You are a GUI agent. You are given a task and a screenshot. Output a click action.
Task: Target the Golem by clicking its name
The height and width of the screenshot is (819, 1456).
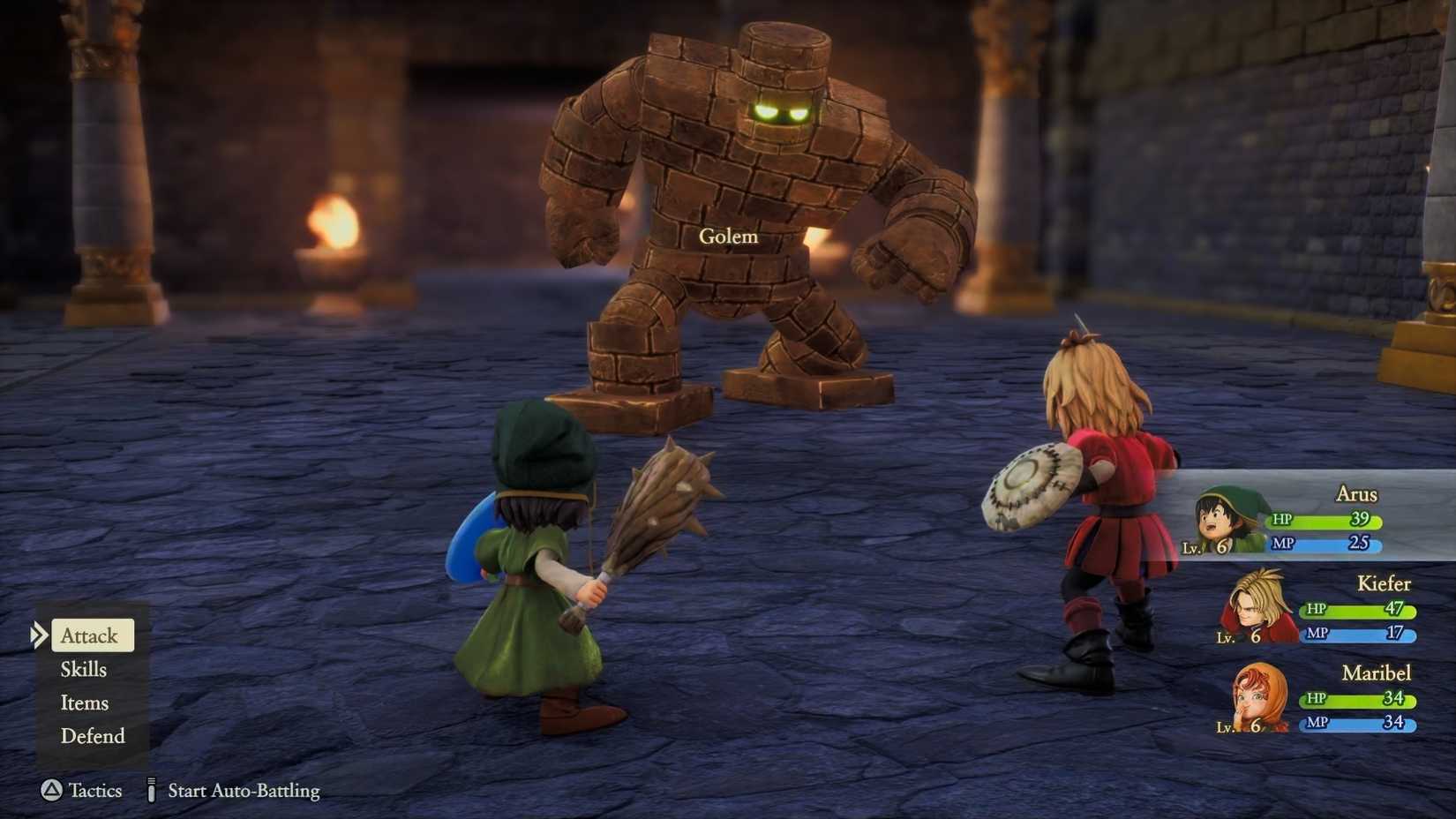[727, 236]
